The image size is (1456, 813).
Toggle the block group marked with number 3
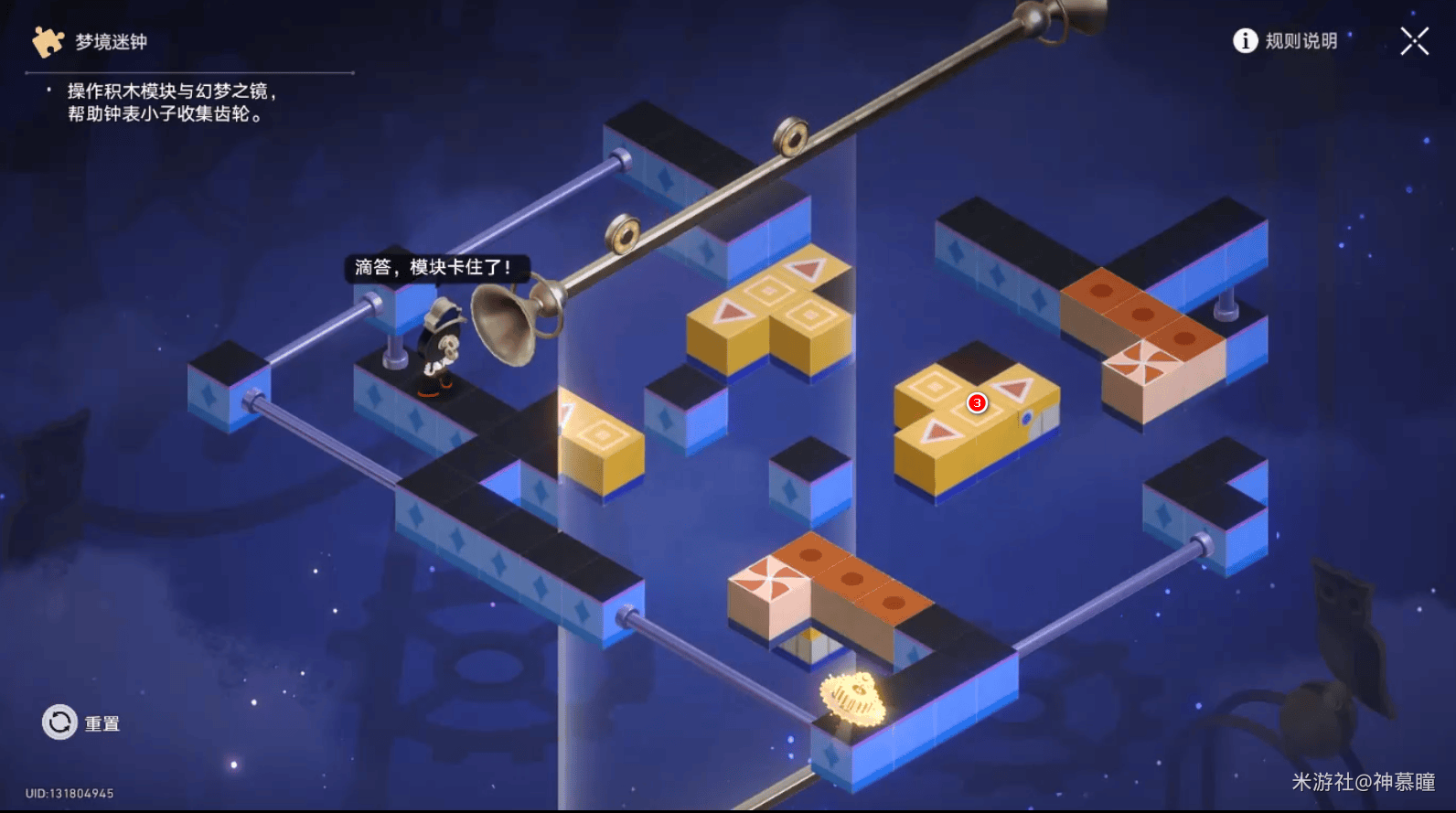click(977, 402)
